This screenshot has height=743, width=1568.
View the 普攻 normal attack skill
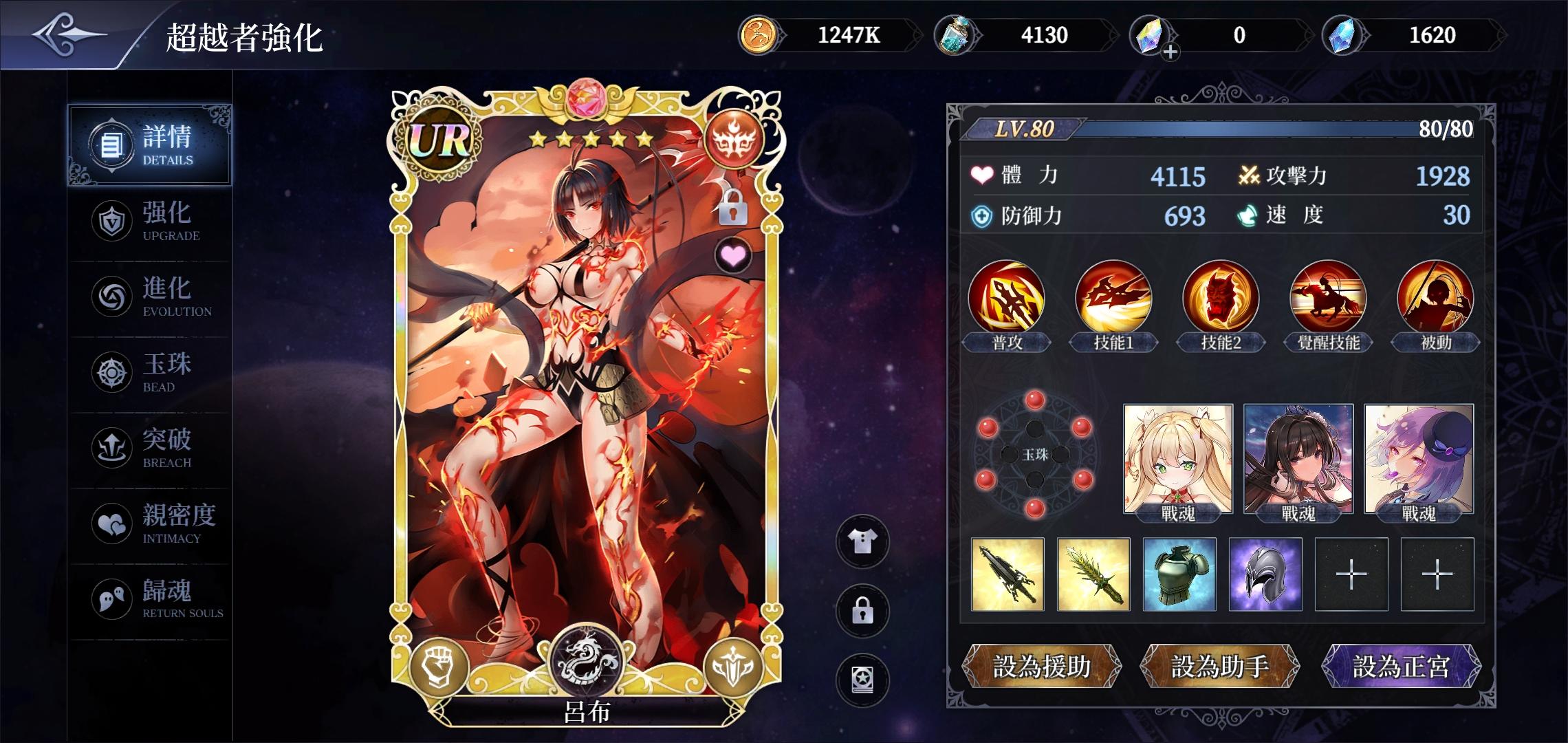click(1006, 298)
